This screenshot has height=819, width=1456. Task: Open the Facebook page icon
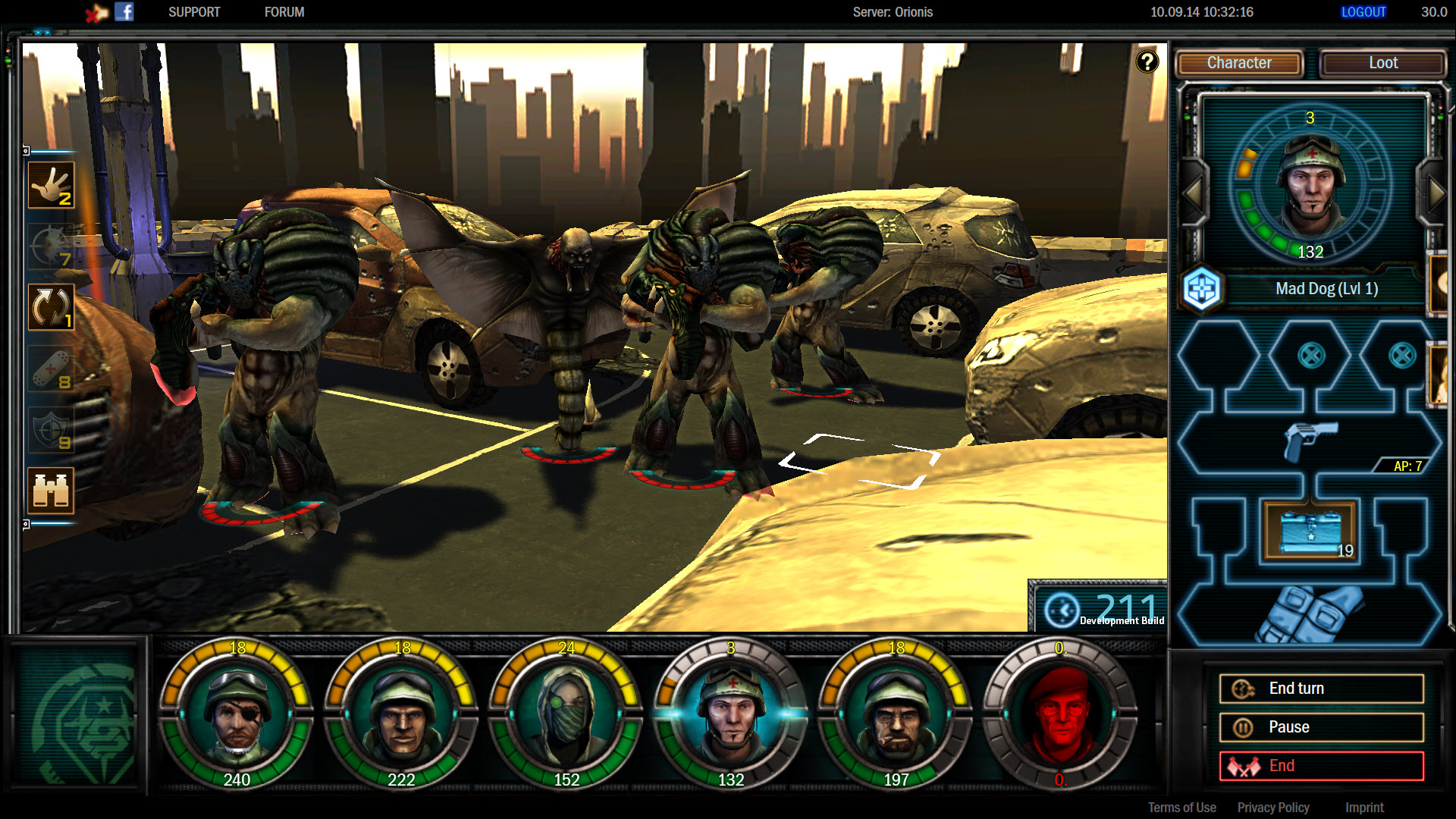tap(125, 11)
